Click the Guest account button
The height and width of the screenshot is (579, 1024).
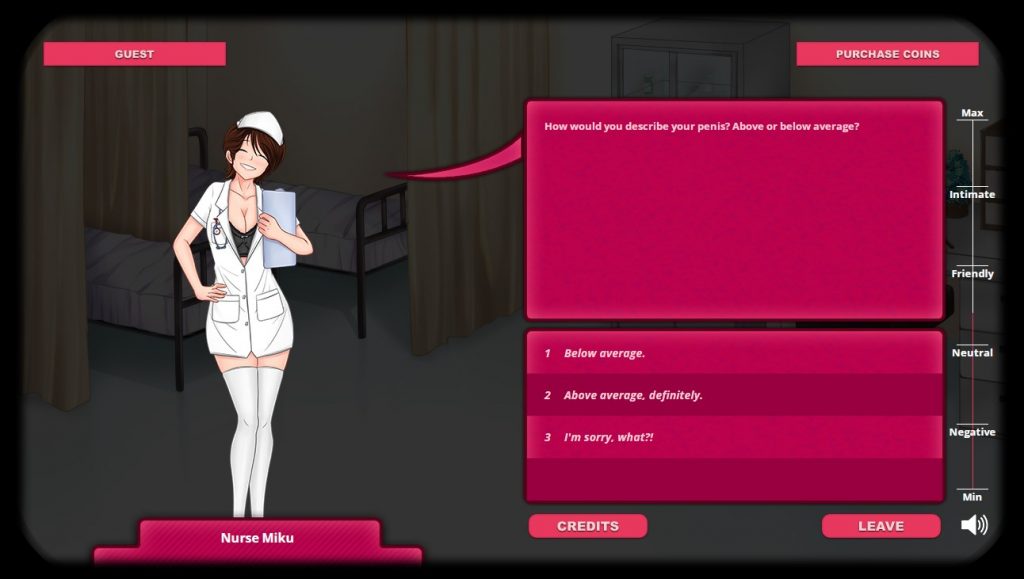tap(134, 54)
